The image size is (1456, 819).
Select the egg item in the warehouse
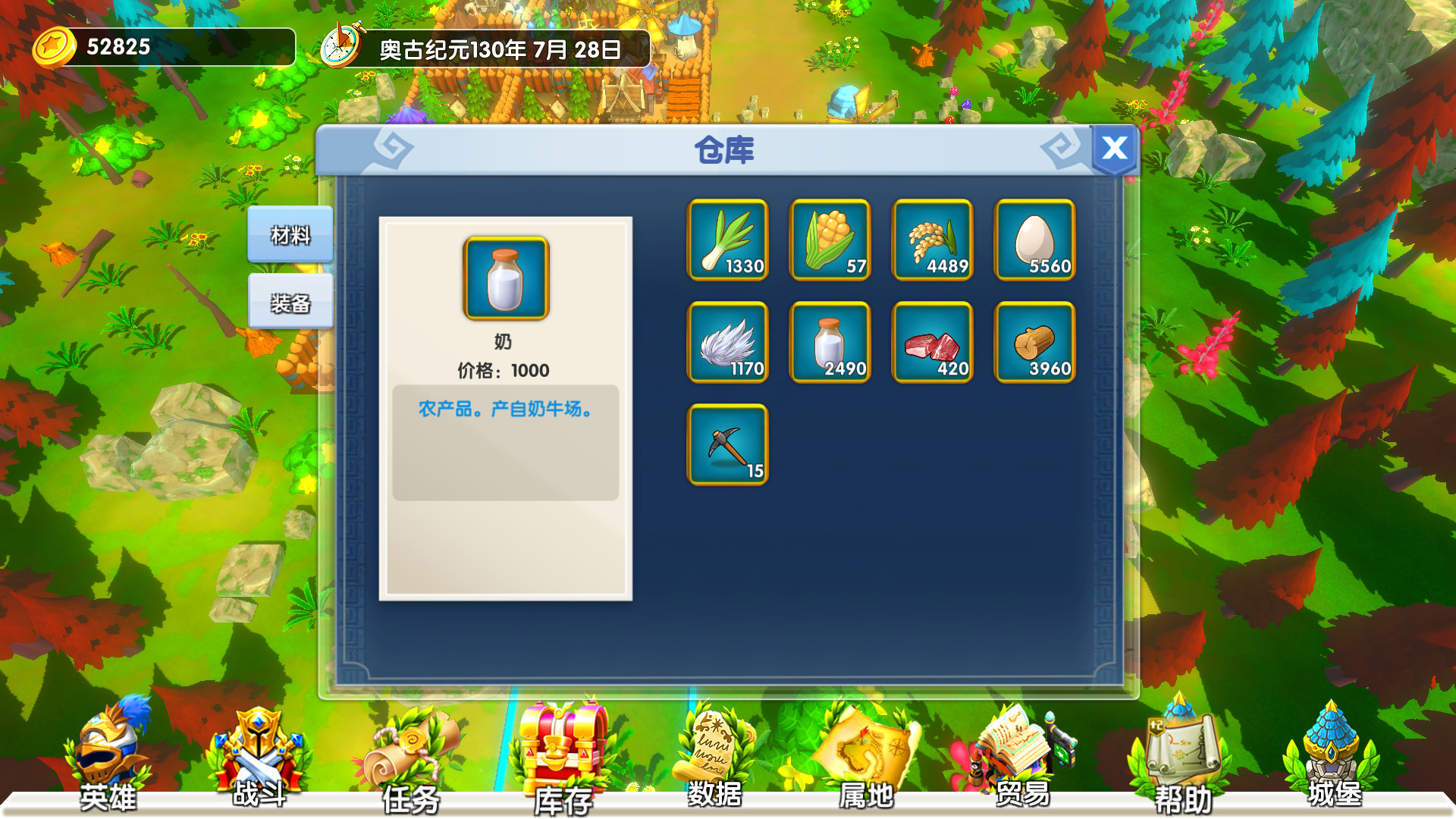(x=1034, y=240)
